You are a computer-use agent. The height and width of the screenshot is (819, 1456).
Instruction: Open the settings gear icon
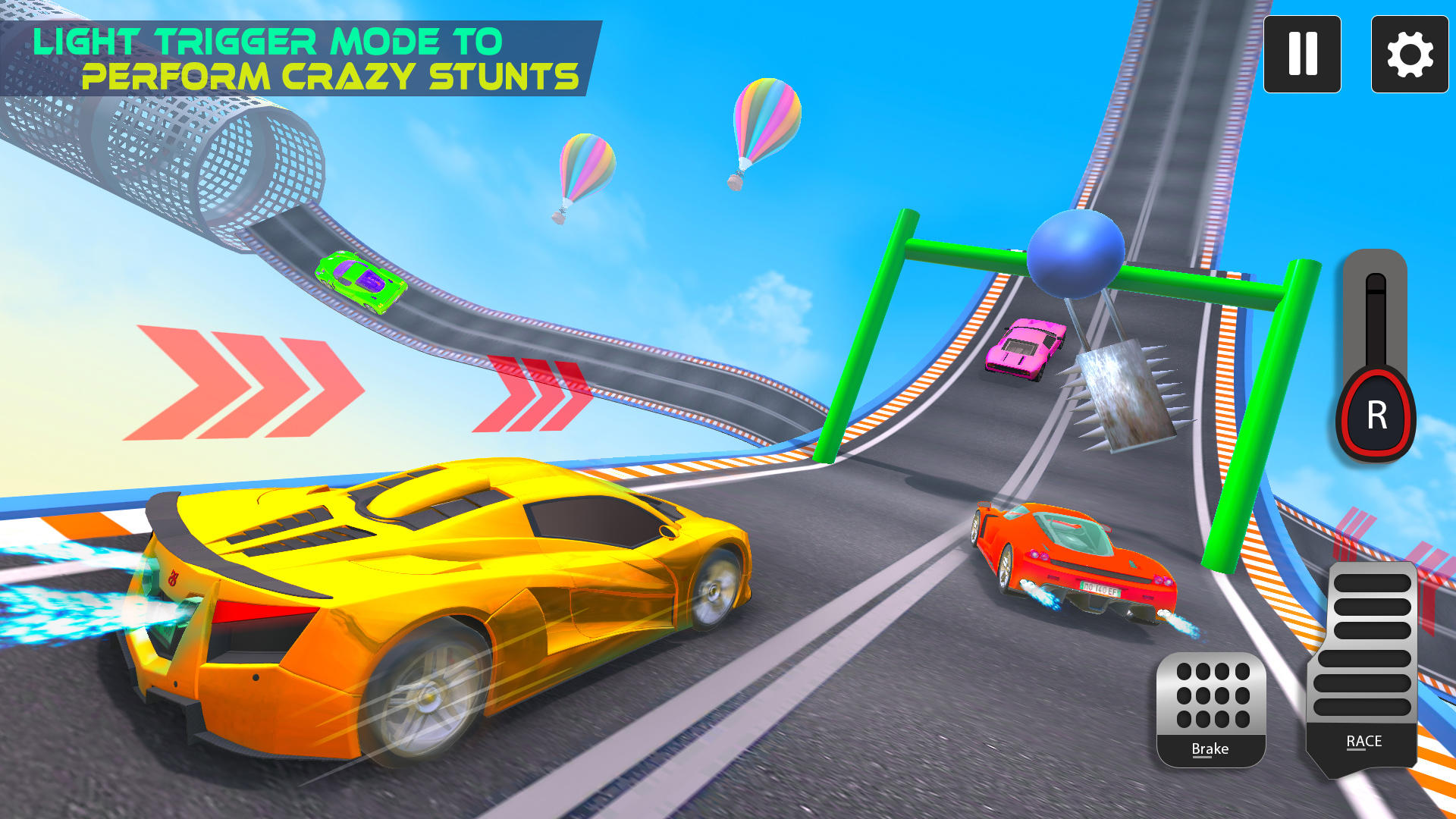coord(1409,53)
